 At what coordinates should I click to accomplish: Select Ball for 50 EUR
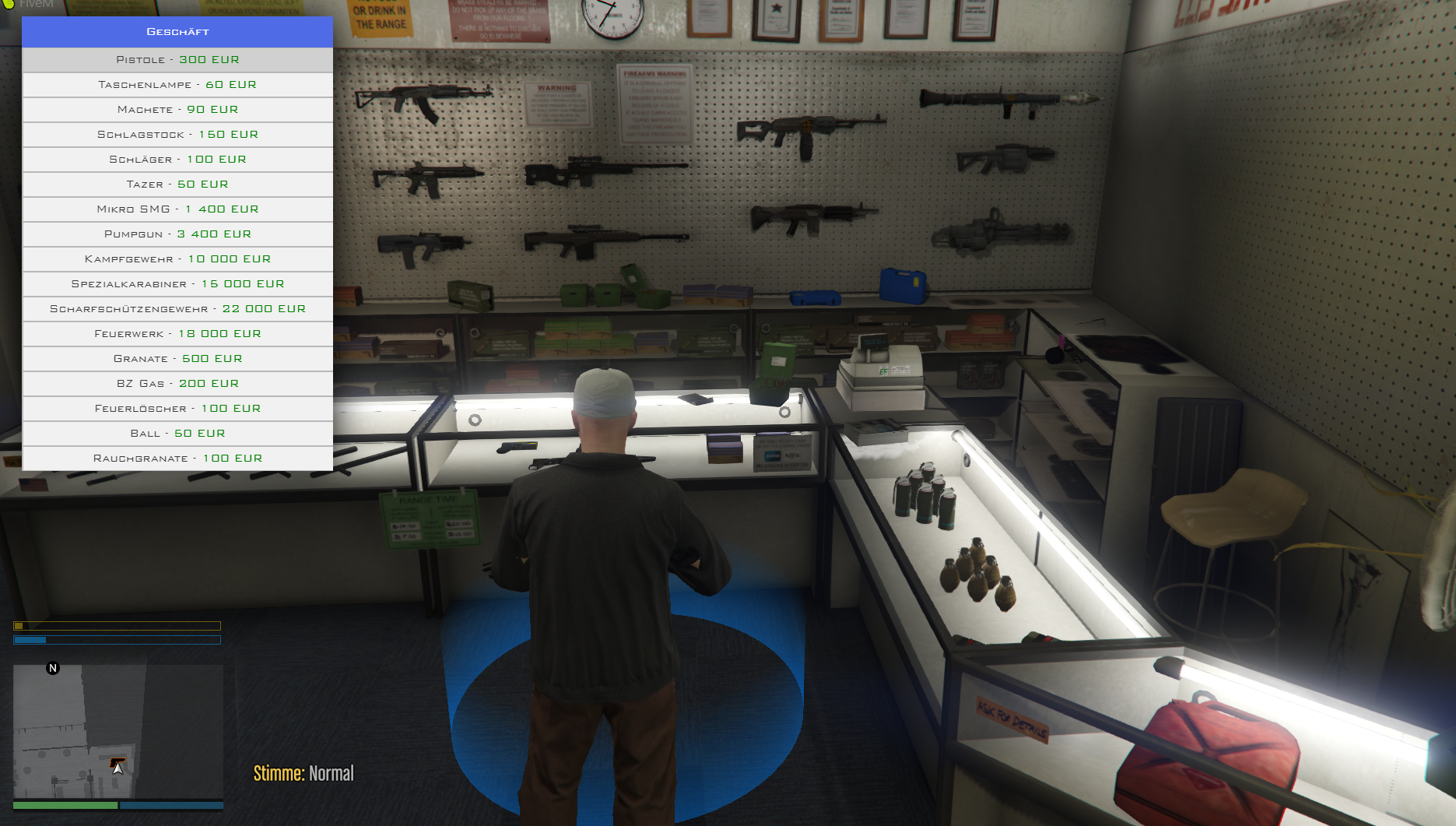click(177, 434)
